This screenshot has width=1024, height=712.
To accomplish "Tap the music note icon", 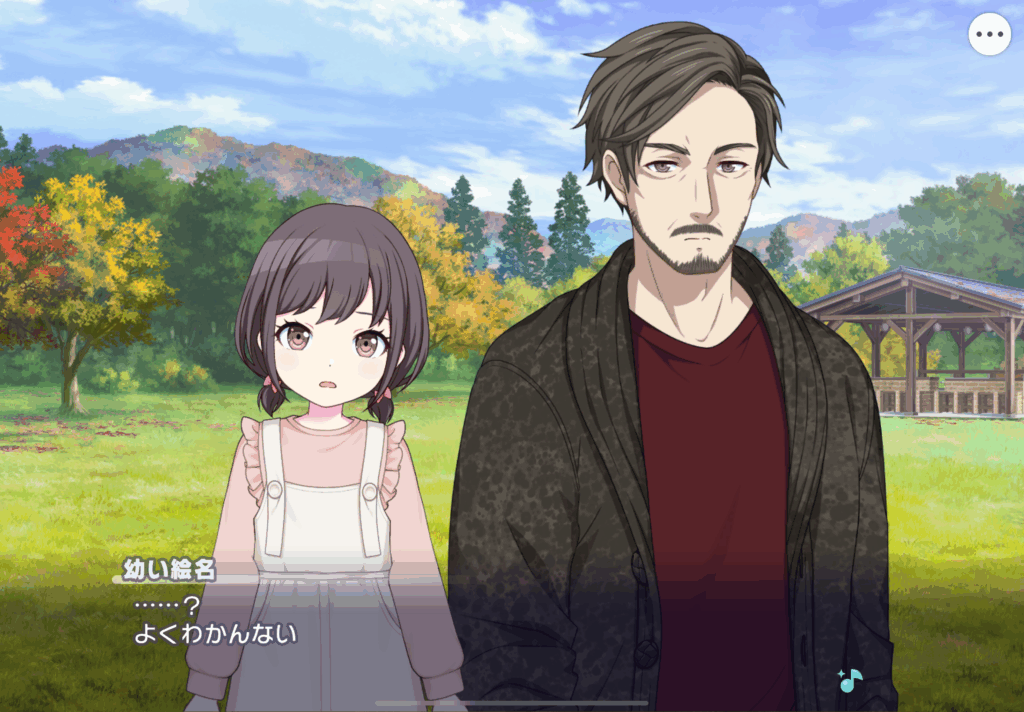I will point(850,680).
